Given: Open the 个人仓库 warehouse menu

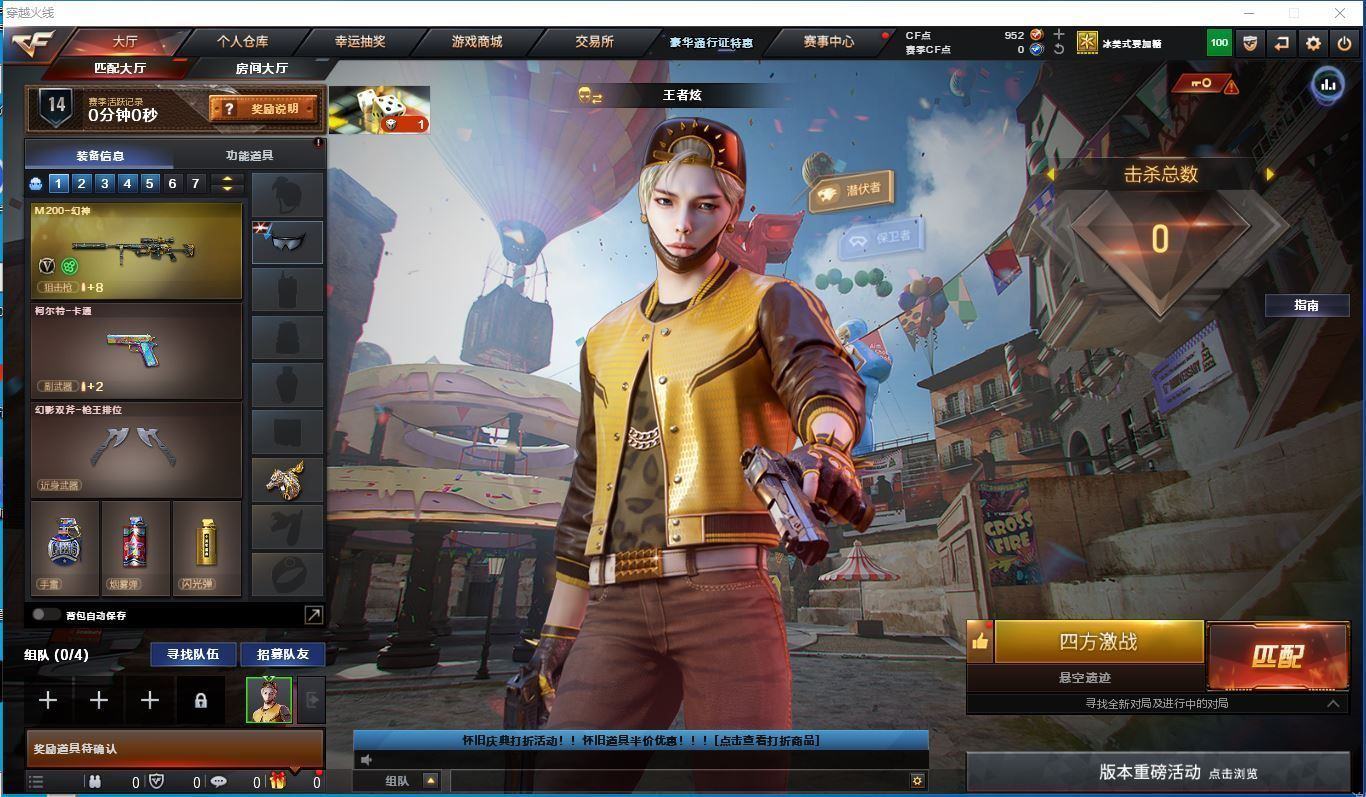Looking at the screenshot, I should pyautogui.click(x=242, y=42).
